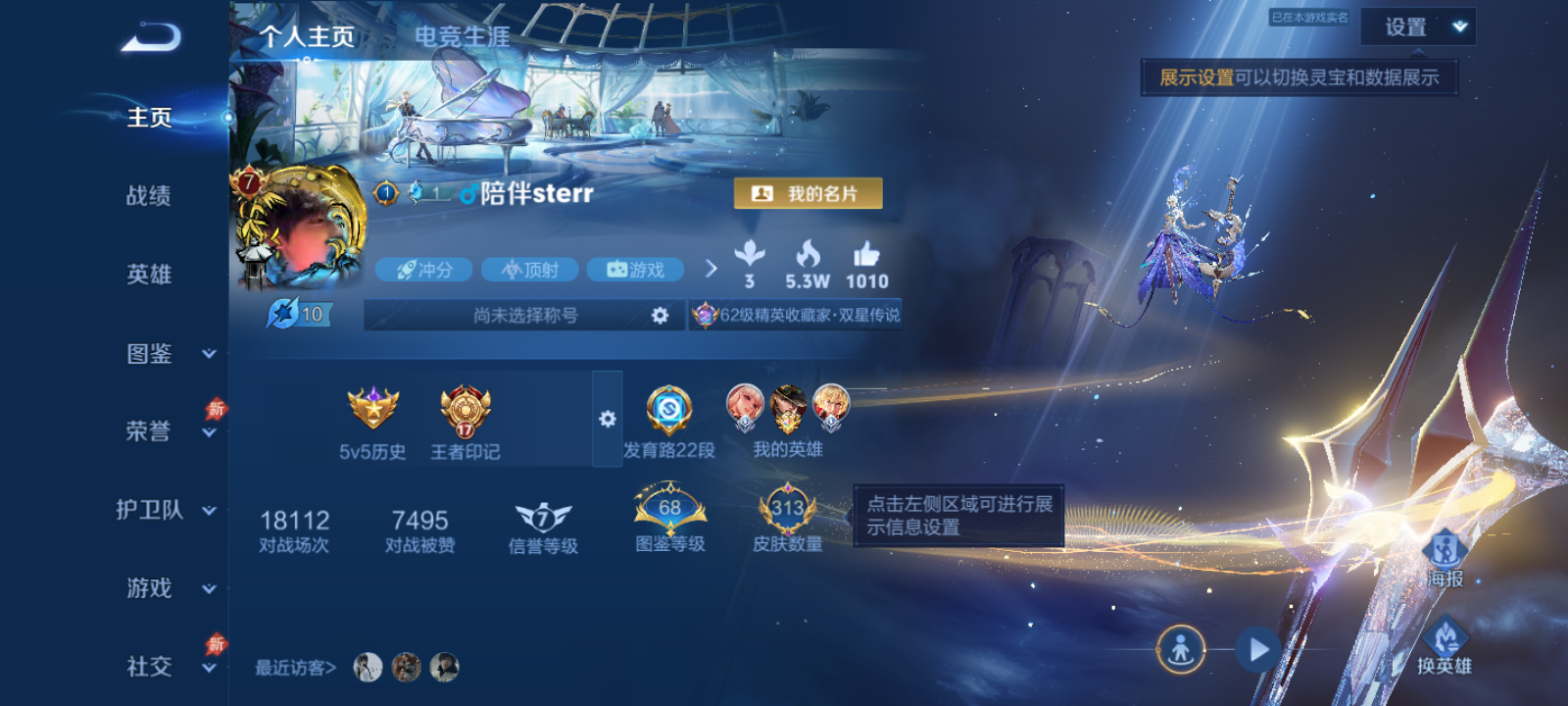Click the 我的名片 button
Screen dimensions: 1568x706
point(807,193)
